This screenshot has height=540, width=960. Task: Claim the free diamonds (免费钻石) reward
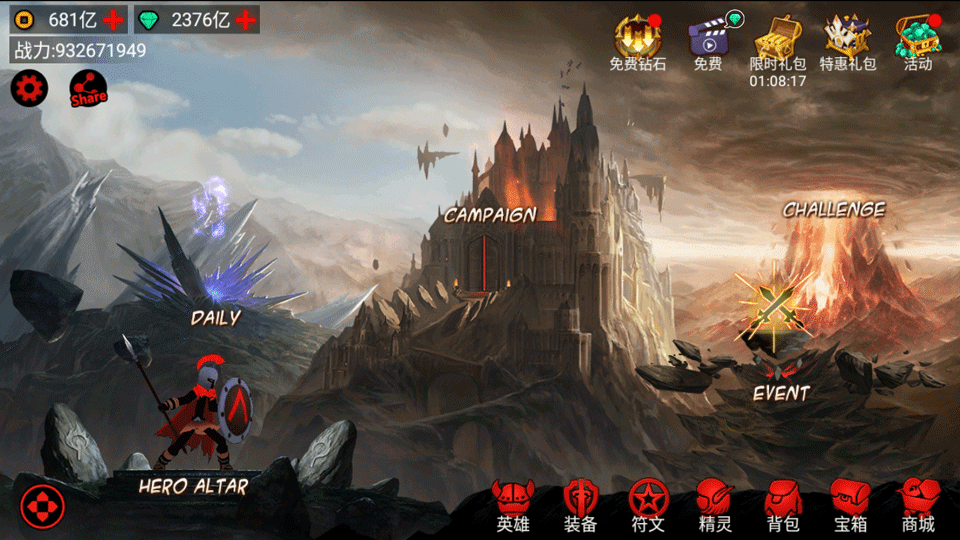637,41
